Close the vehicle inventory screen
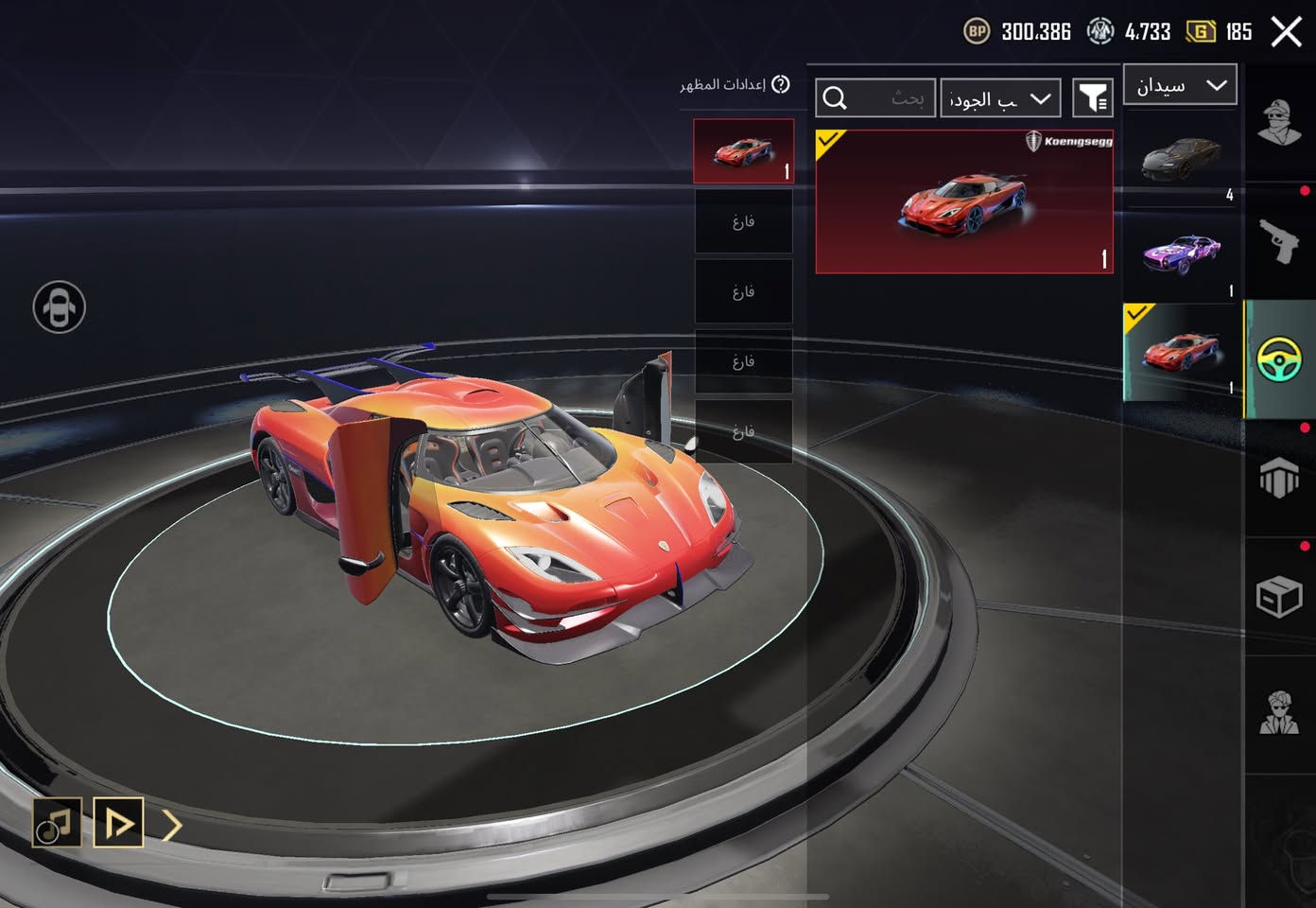 point(1286,31)
